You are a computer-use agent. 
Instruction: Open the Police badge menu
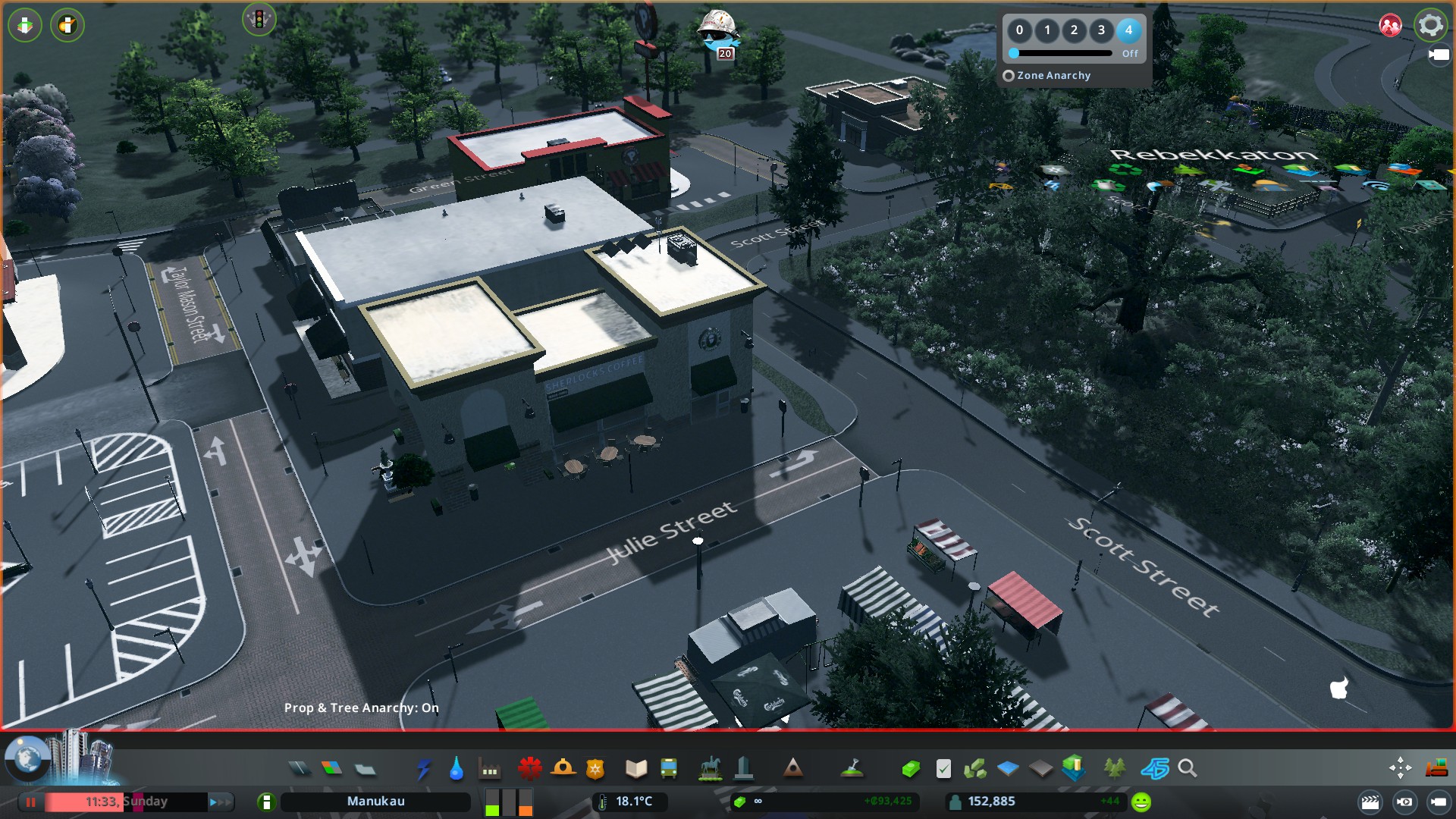coord(595,769)
